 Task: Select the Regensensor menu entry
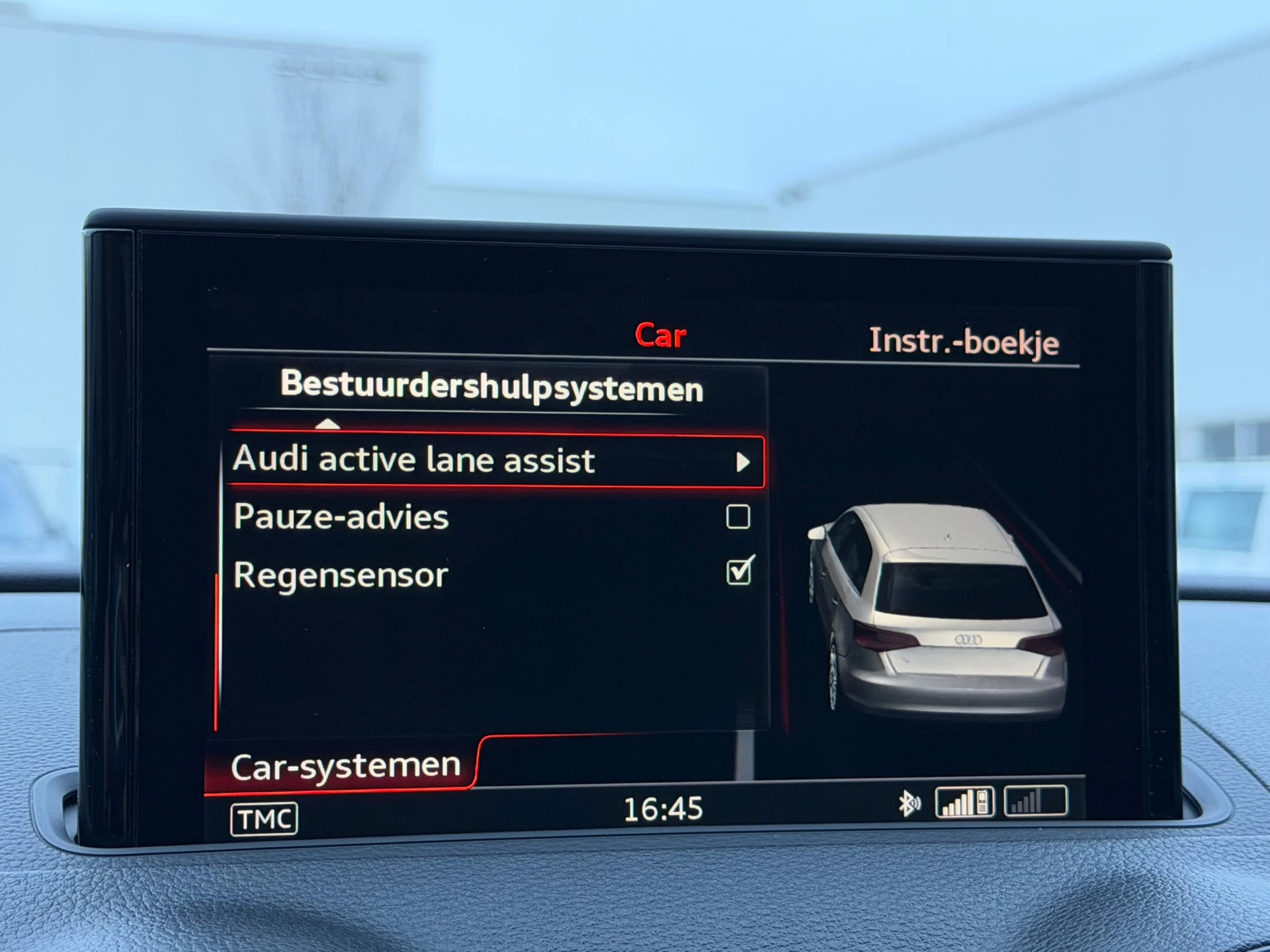[341, 574]
